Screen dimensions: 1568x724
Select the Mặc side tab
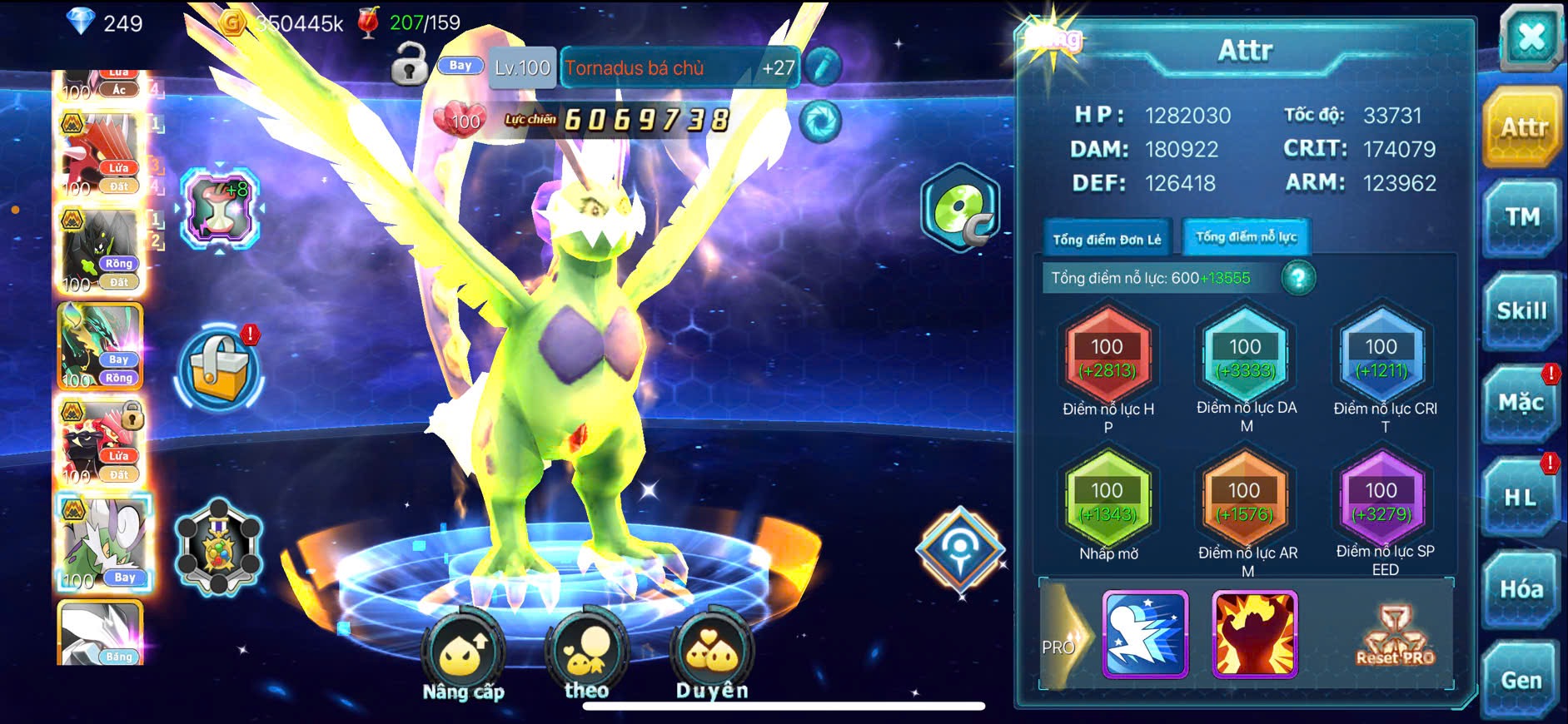click(x=1521, y=404)
